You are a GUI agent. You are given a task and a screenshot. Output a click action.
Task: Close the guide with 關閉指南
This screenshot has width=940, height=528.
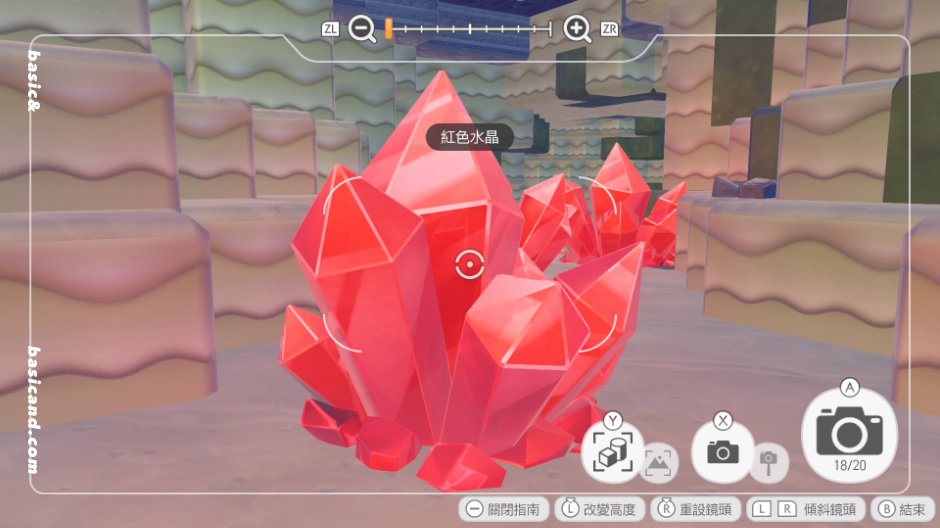502,509
